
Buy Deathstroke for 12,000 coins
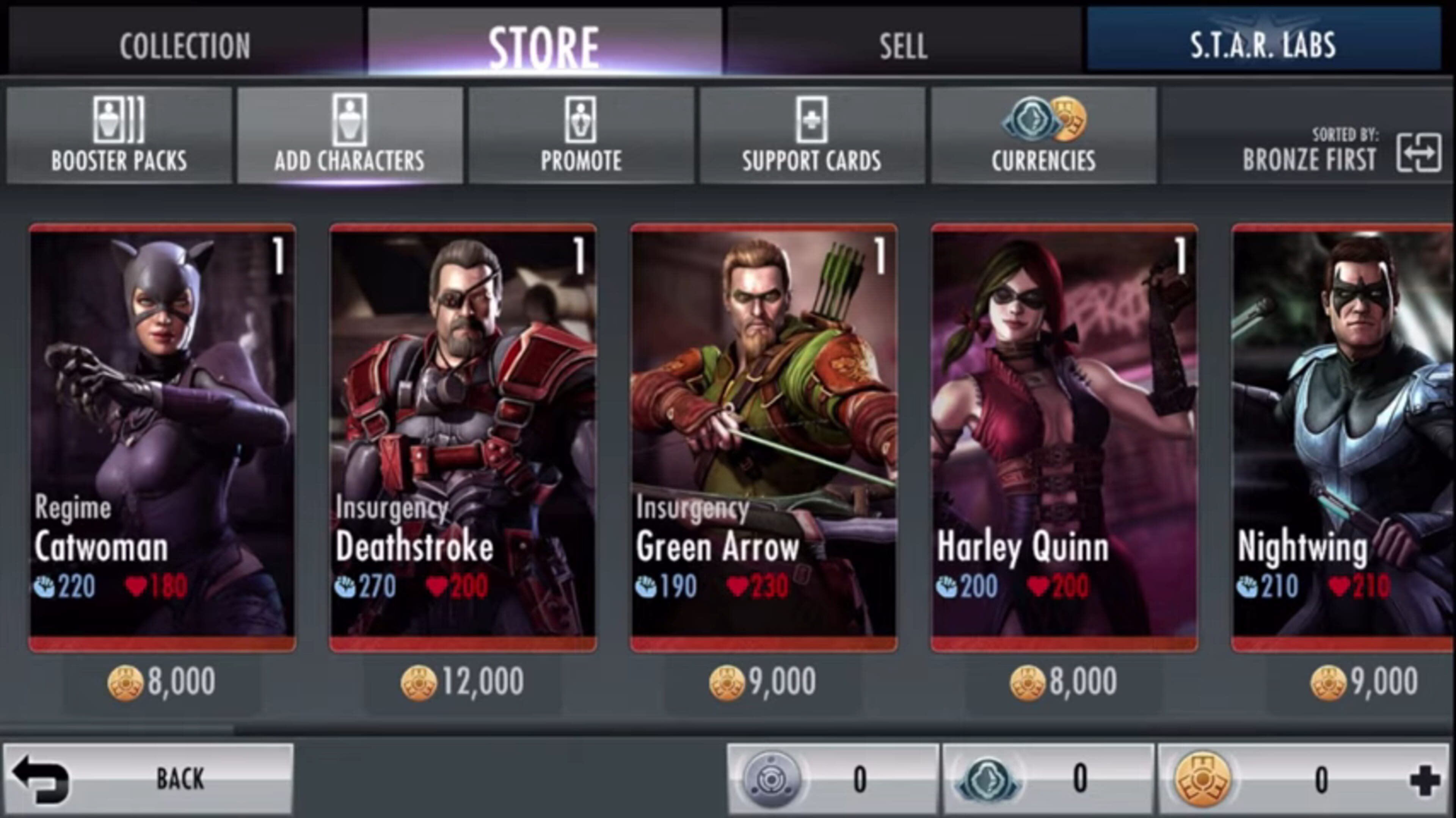(463, 682)
